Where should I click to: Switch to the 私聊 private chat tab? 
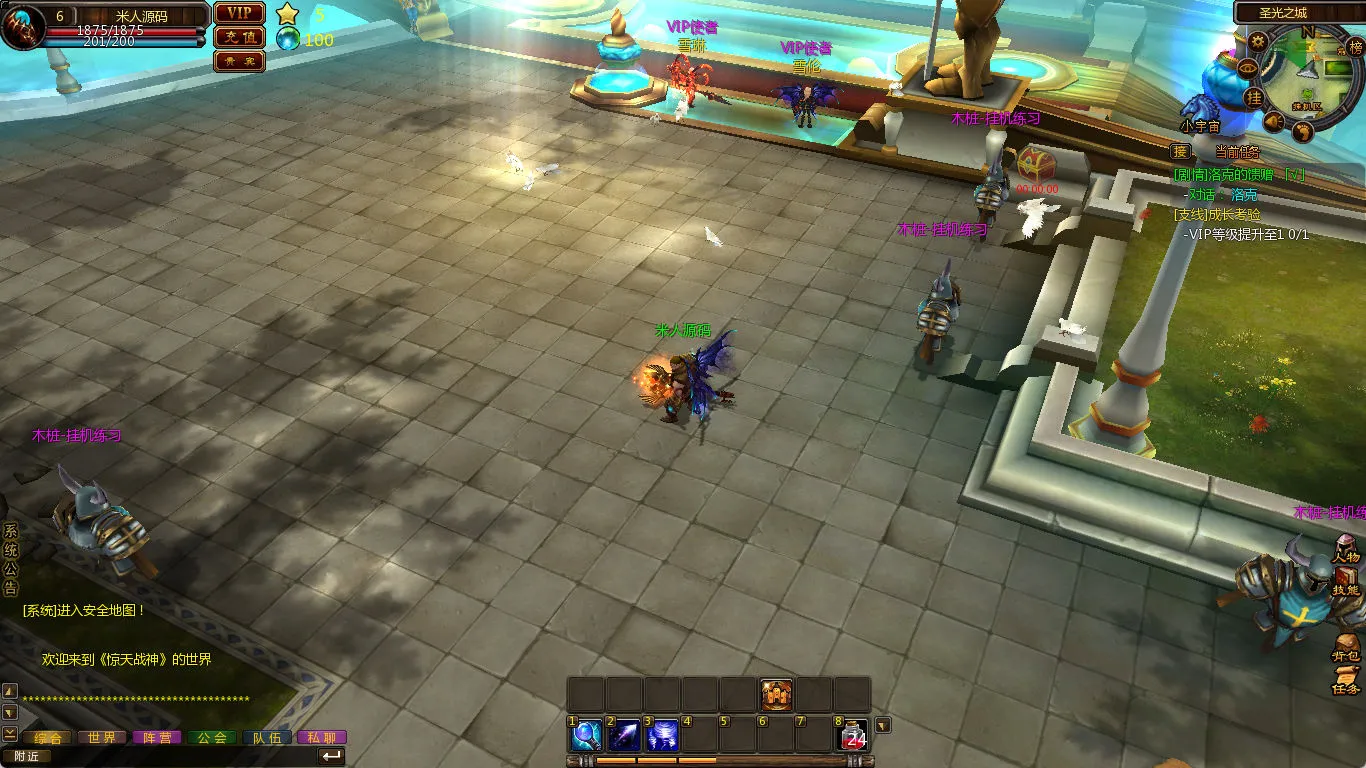tap(321, 738)
